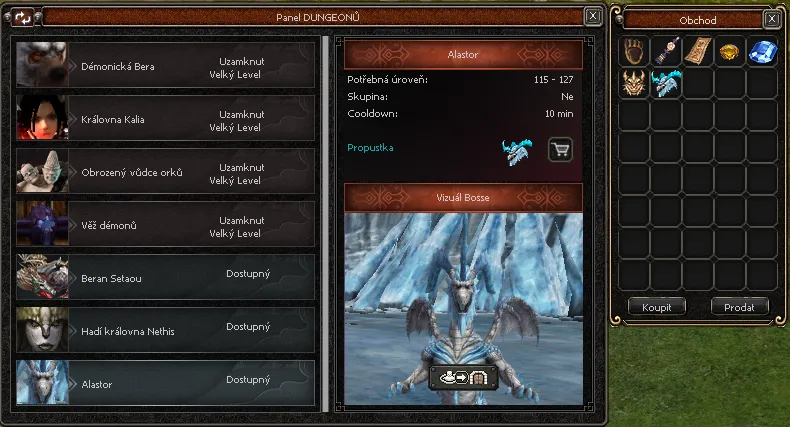Select the Alastor dungeon row
Image resolution: width=790 pixels, height=427 pixels.
coord(165,384)
